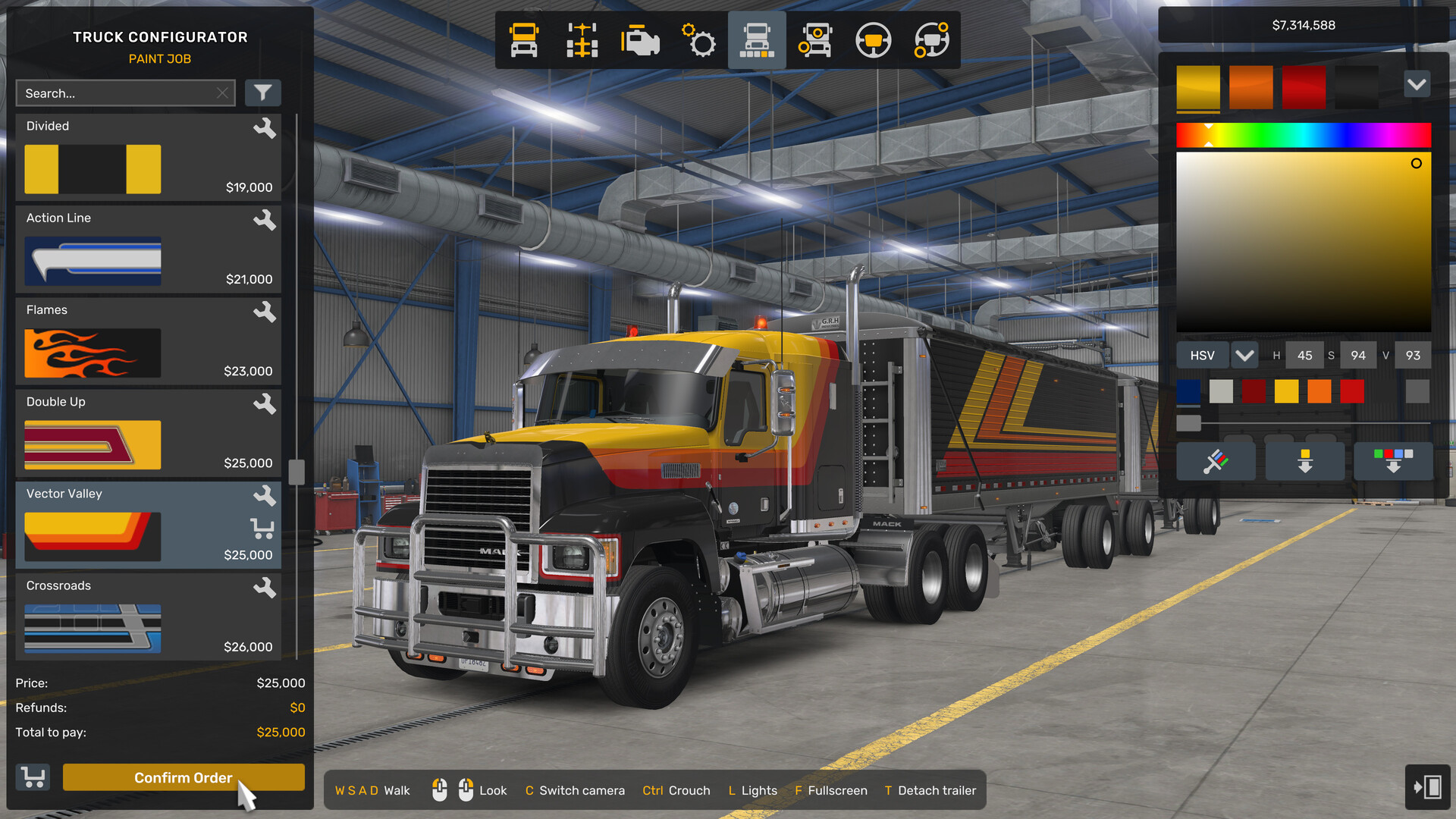The height and width of the screenshot is (819, 1456).
Task: Click the random paint colors brush icon
Action: click(1216, 460)
